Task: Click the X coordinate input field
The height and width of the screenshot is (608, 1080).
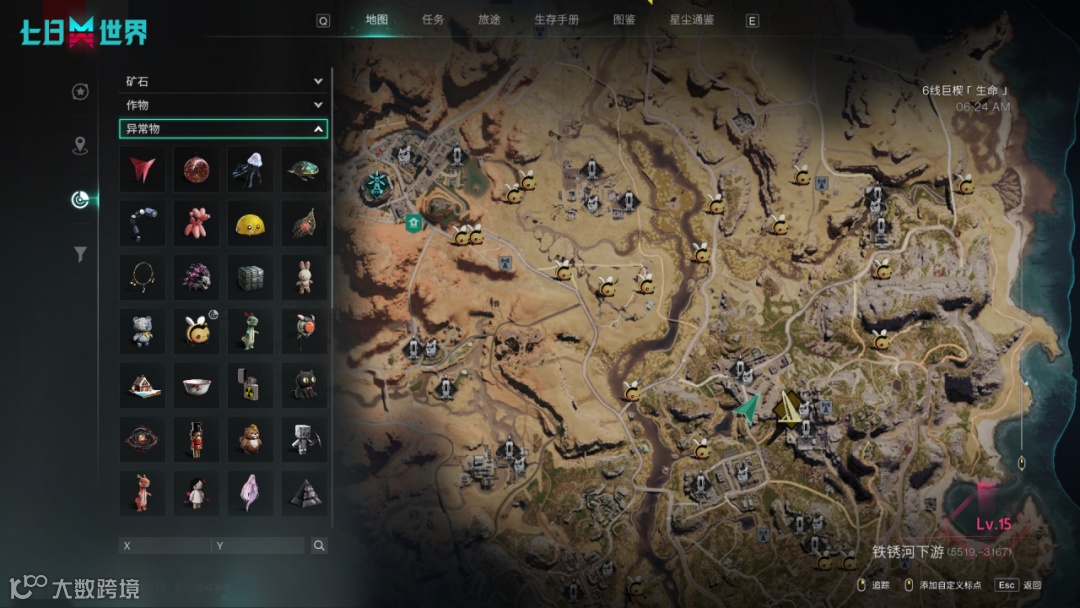Action: (165, 546)
